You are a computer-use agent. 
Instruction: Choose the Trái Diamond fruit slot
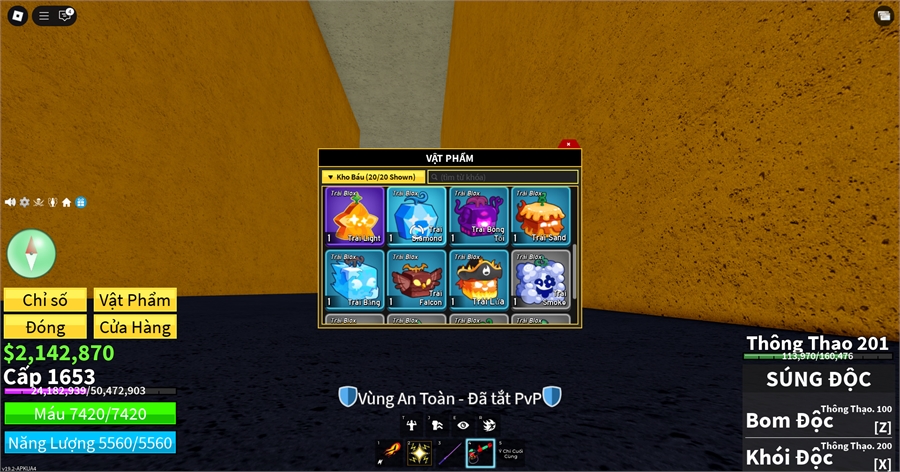[416, 215]
